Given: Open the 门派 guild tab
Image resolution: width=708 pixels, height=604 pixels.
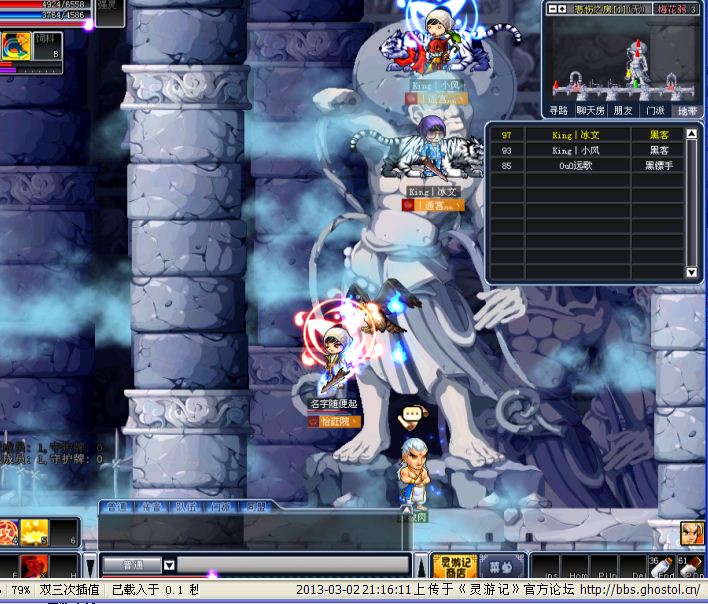Looking at the screenshot, I should pyautogui.click(x=654, y=111).
